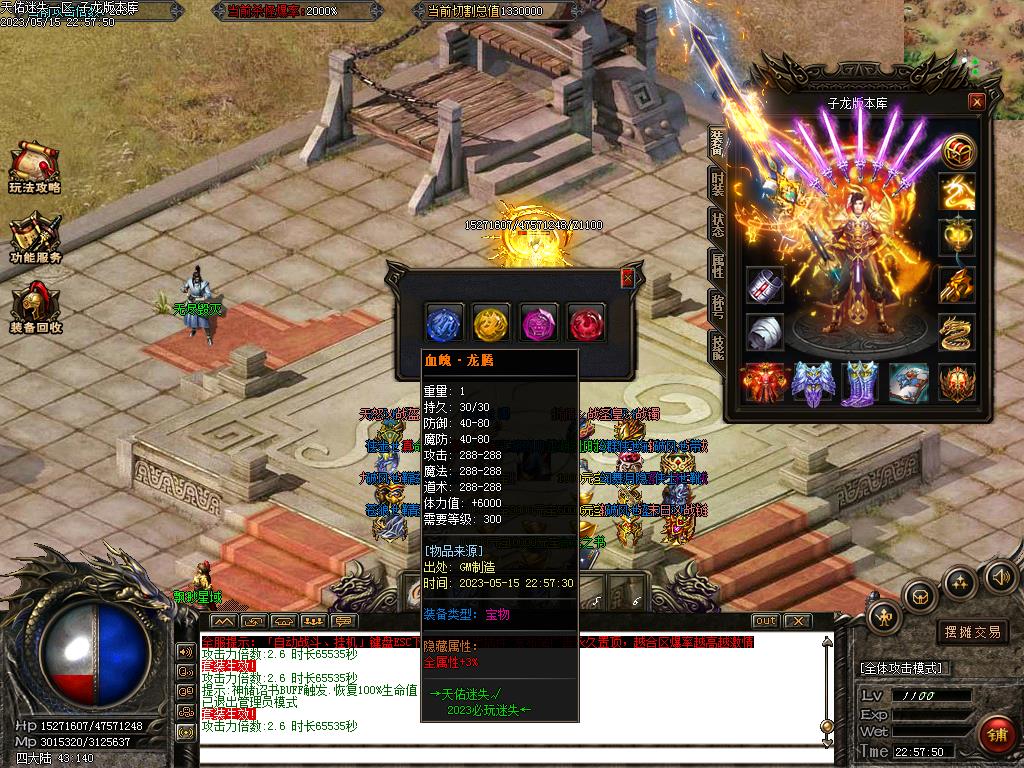Select the purple boots equipment slot
Viewport: 1024px width, 768px height.
[x=860, y=384]
